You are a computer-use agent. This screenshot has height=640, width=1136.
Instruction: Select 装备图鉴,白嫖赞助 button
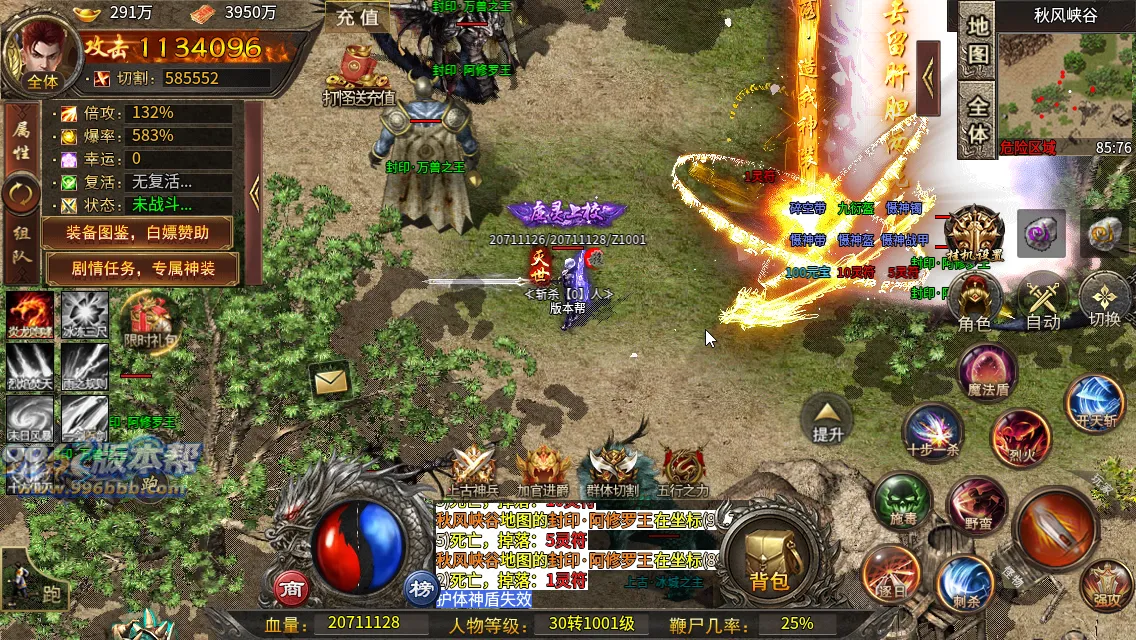(138, 233)
